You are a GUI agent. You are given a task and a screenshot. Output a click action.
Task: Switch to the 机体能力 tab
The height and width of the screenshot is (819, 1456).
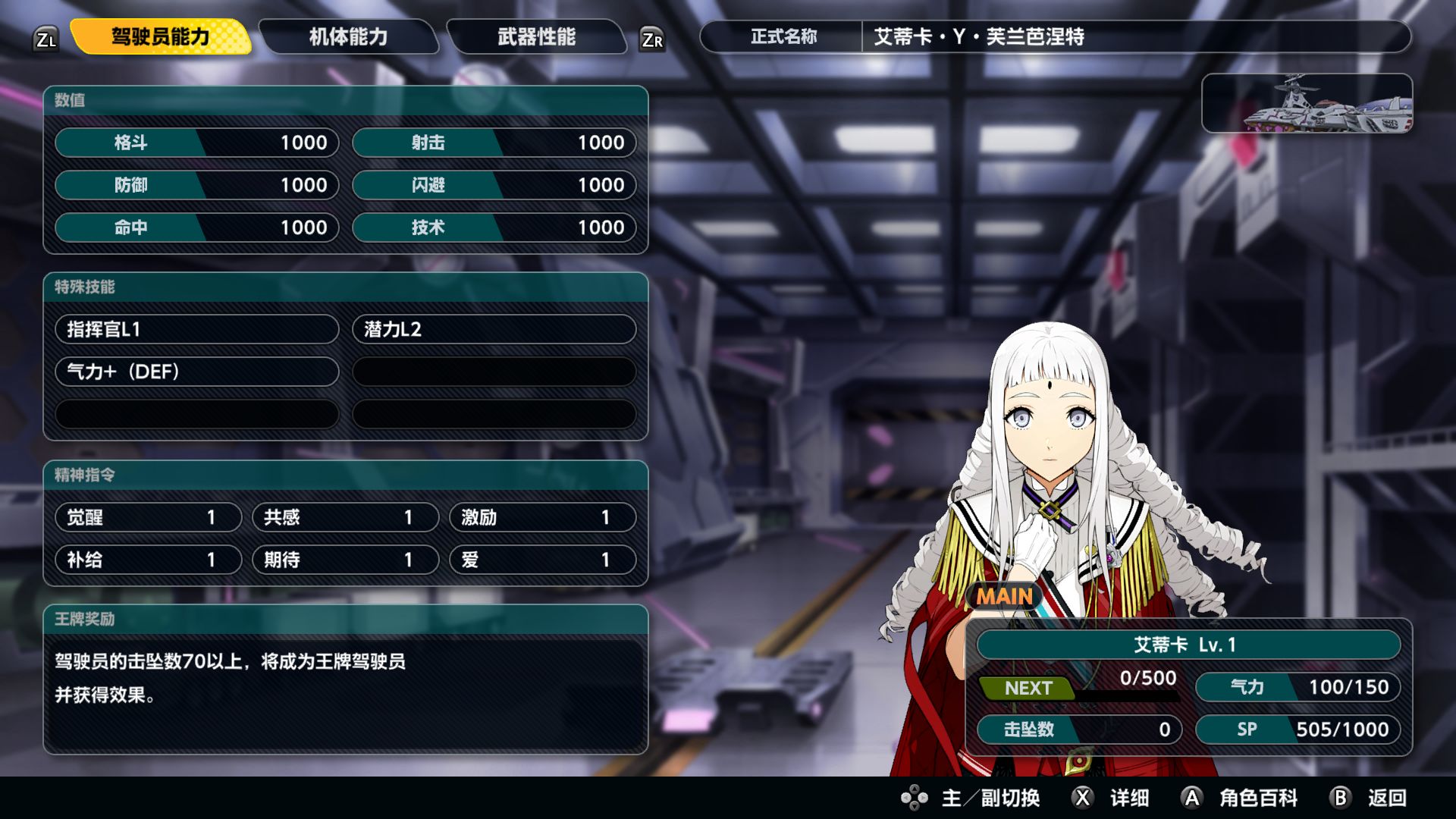coord(348,36)
